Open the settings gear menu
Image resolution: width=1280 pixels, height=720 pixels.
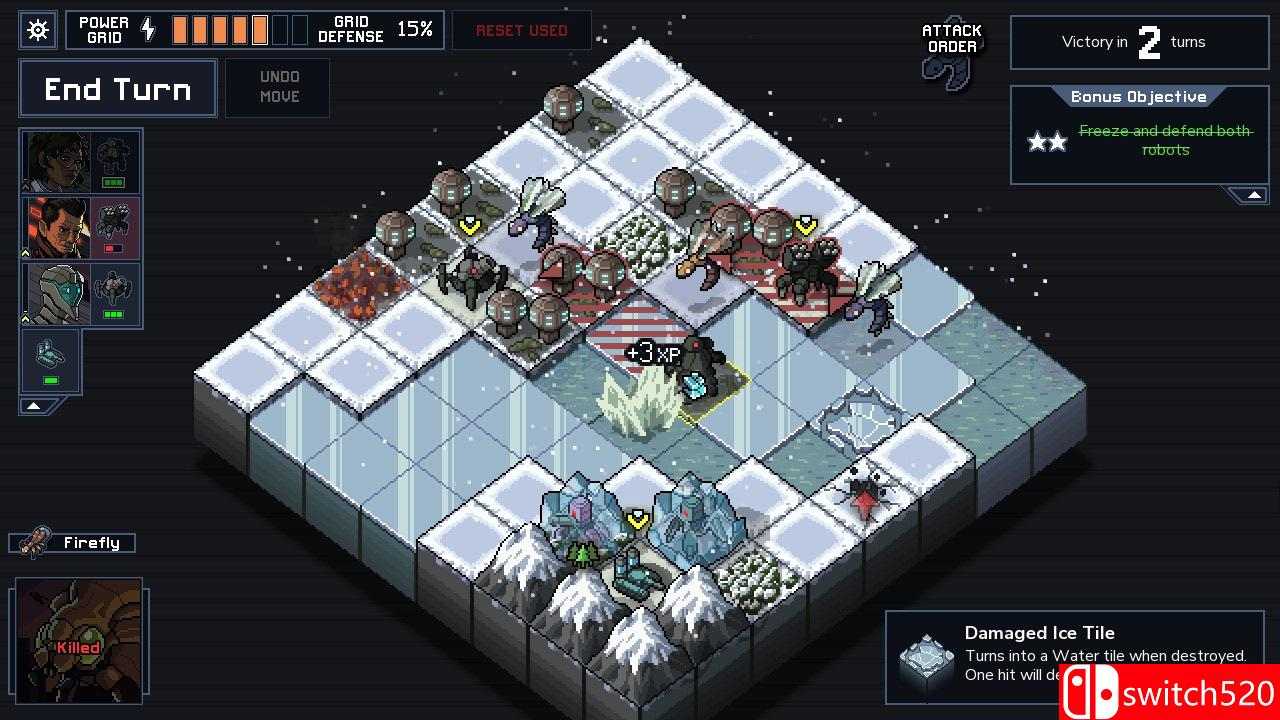pos(37,30)
